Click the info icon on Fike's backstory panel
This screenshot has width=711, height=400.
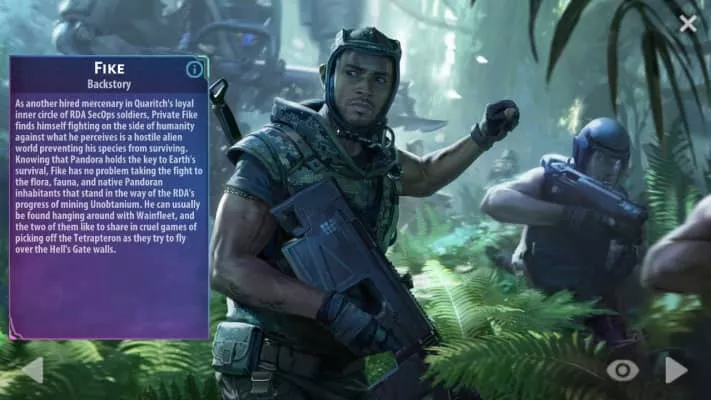click(195, 69)
